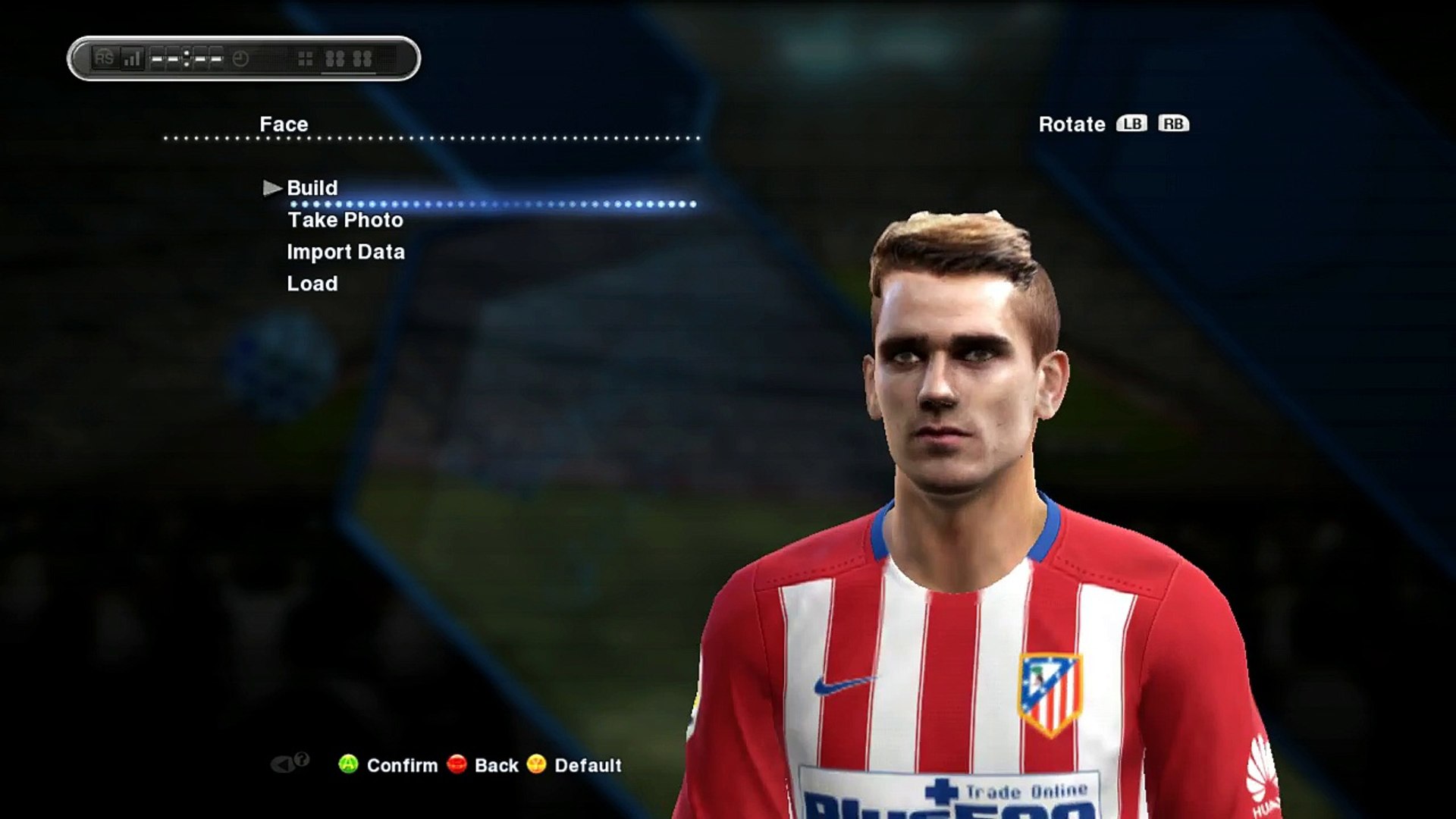Viewport: 1456px width, 819px height.
Task: Open the Import Data option
Action: click(x=345, y=253)
